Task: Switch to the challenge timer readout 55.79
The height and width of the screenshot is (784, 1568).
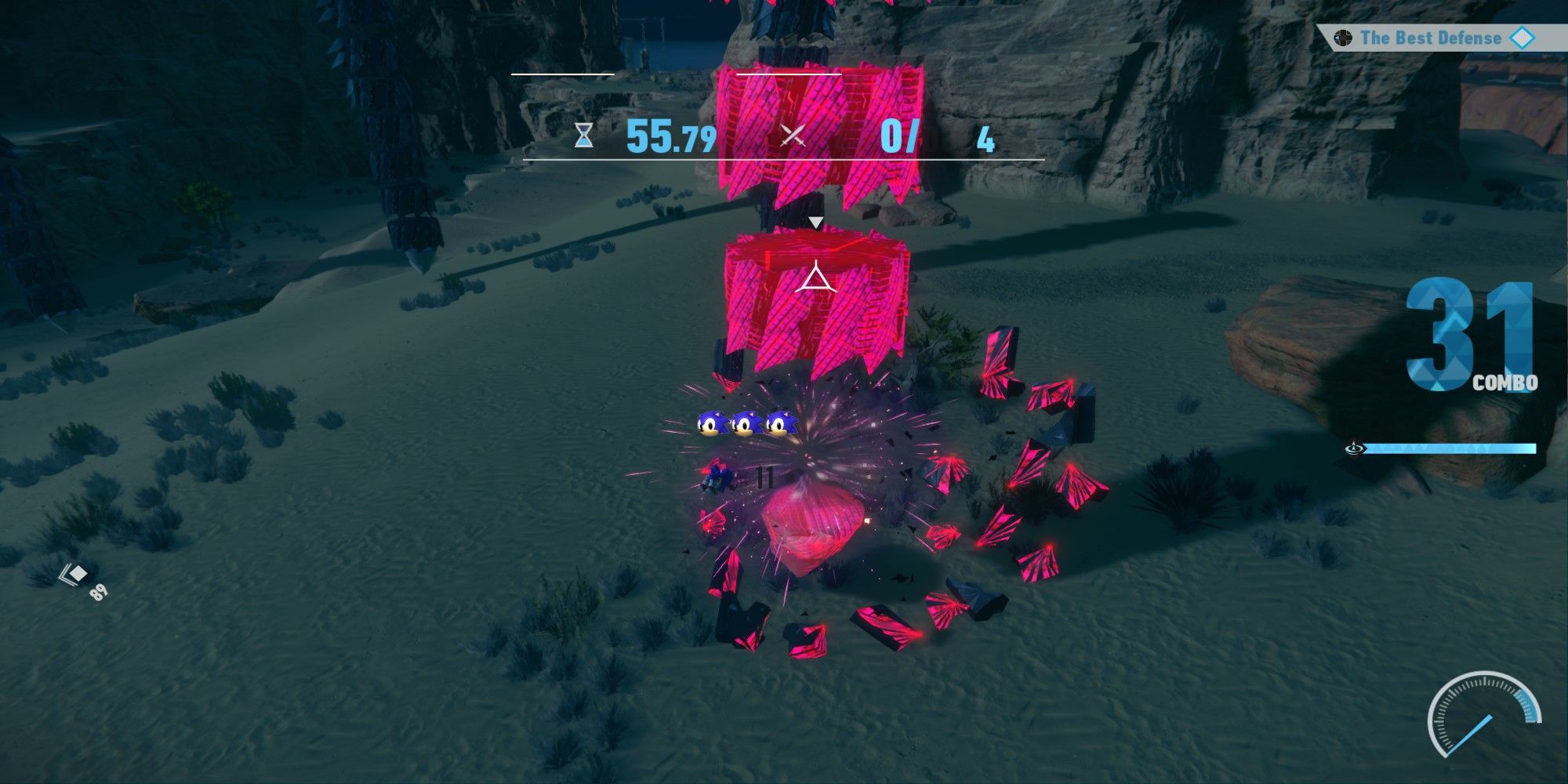Action: point(670,138)
